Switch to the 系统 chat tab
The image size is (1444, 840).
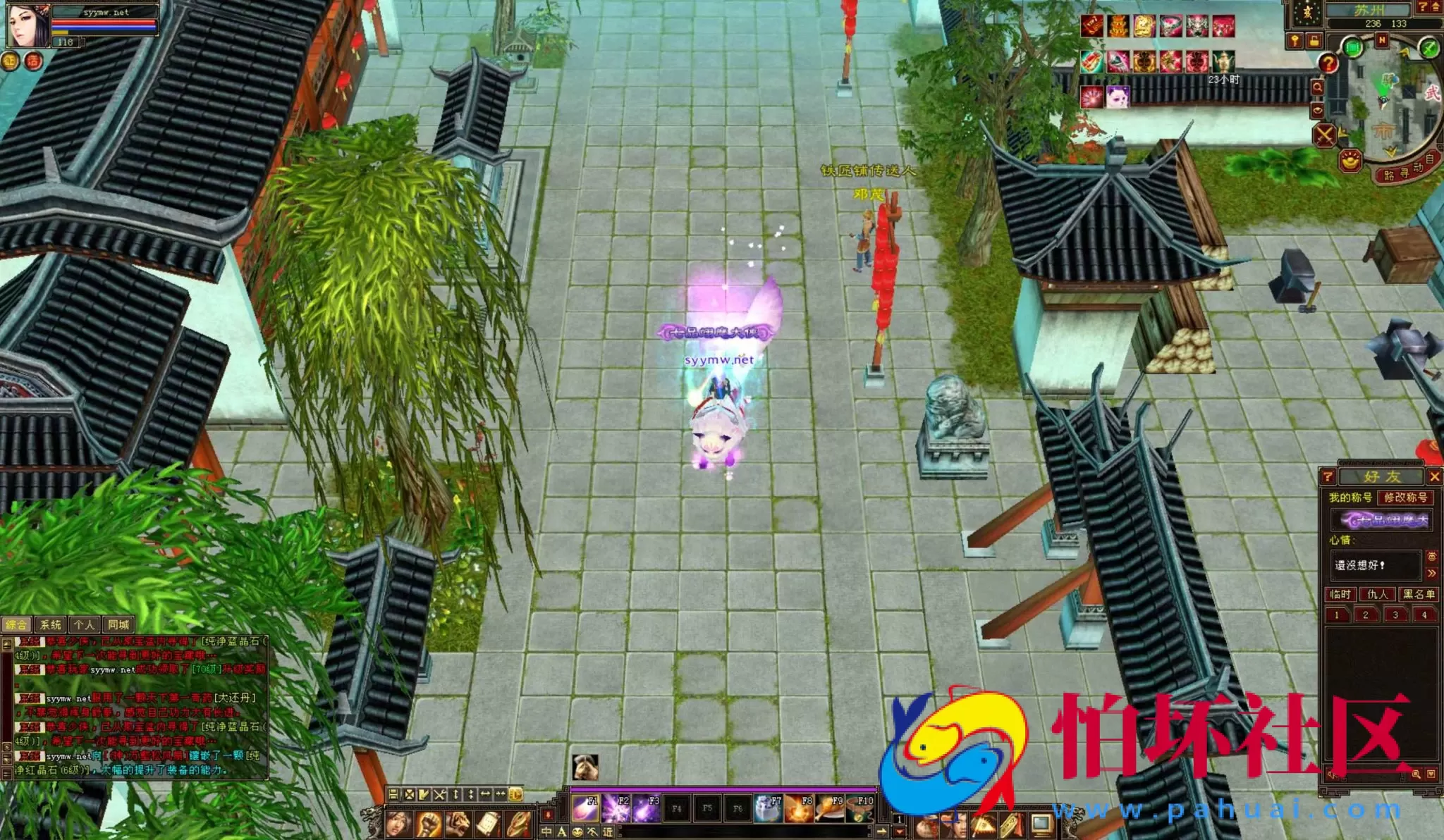pyautogui.click(x=49, y=624)
